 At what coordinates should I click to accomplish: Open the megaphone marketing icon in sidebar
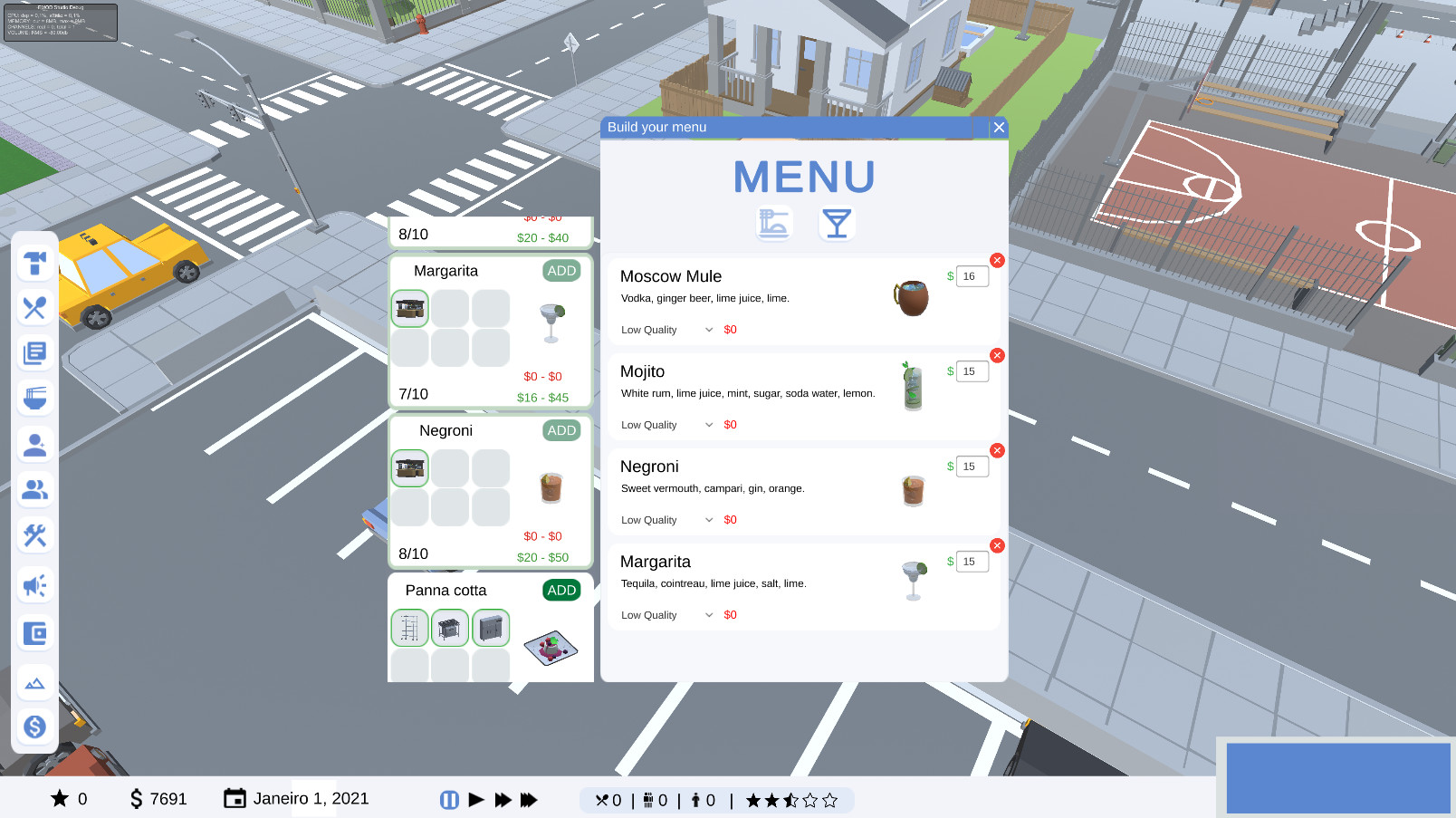pos(34,585)
